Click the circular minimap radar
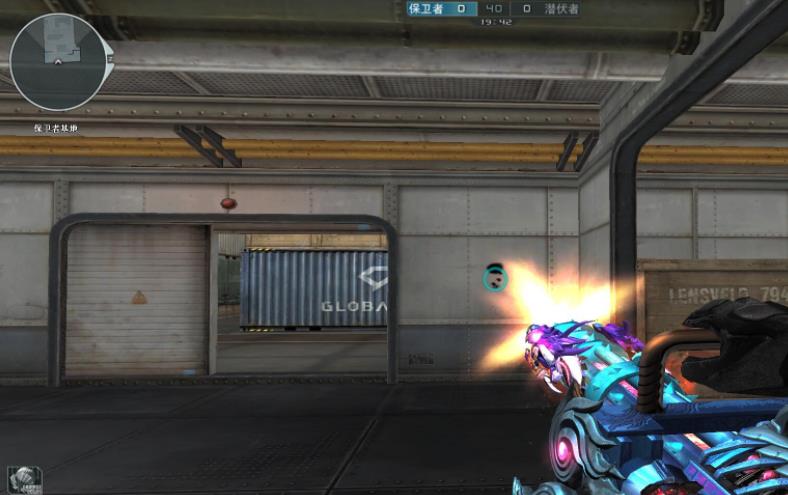788x495 pixels. [58, 62]
